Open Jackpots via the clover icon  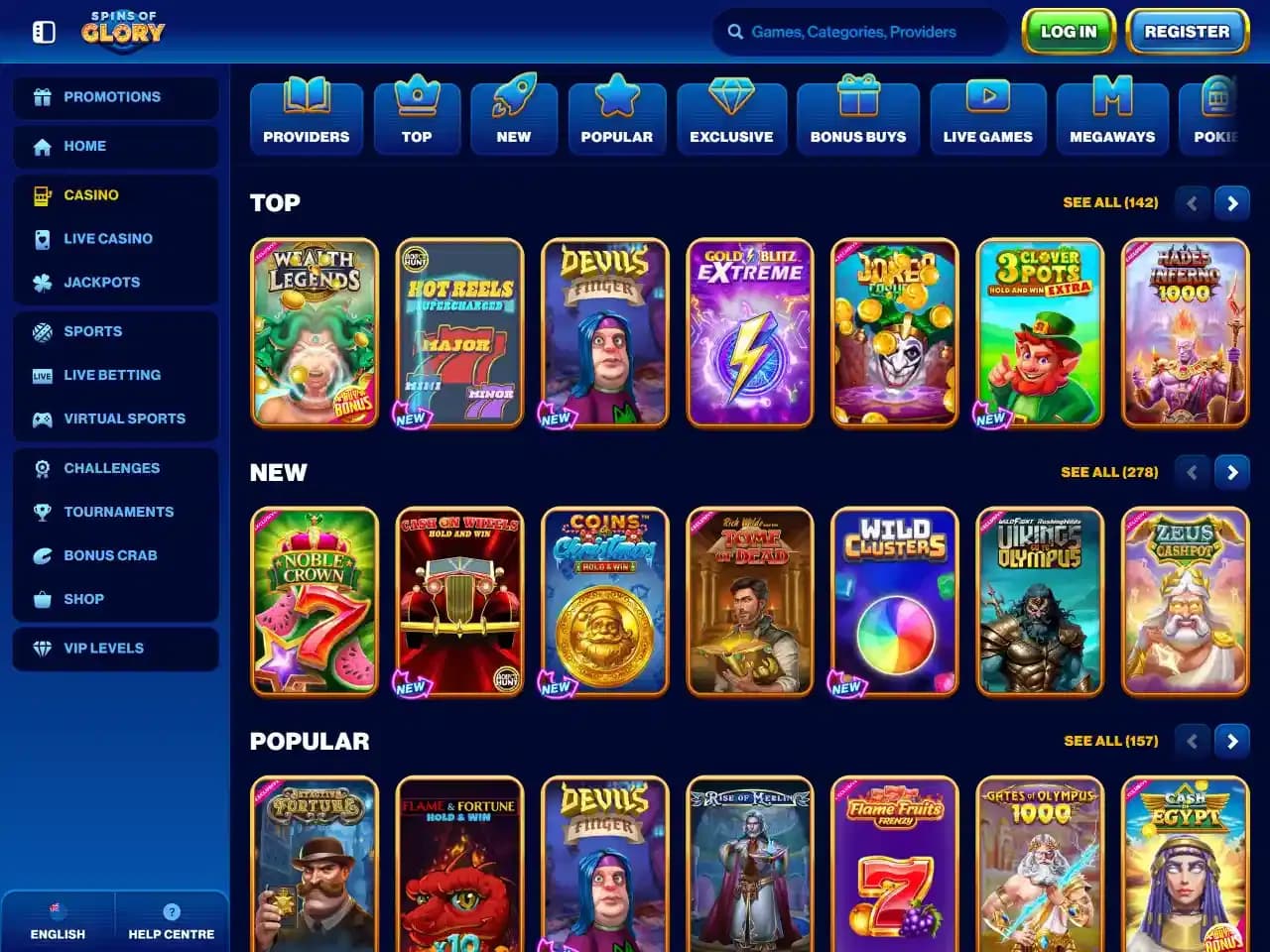pyautogui.click(x=42, y=282)
